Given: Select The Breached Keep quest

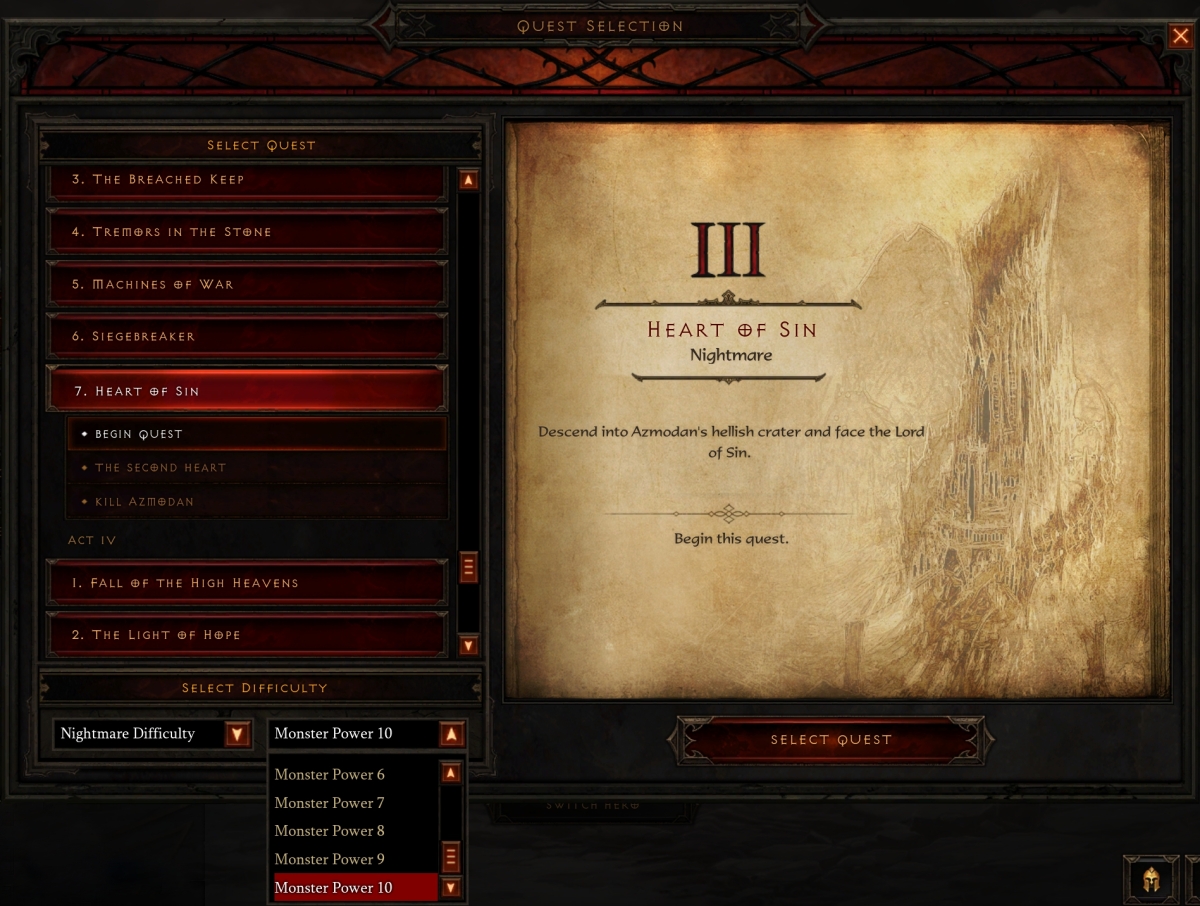Looking at the screenshot, I should 246,180.
